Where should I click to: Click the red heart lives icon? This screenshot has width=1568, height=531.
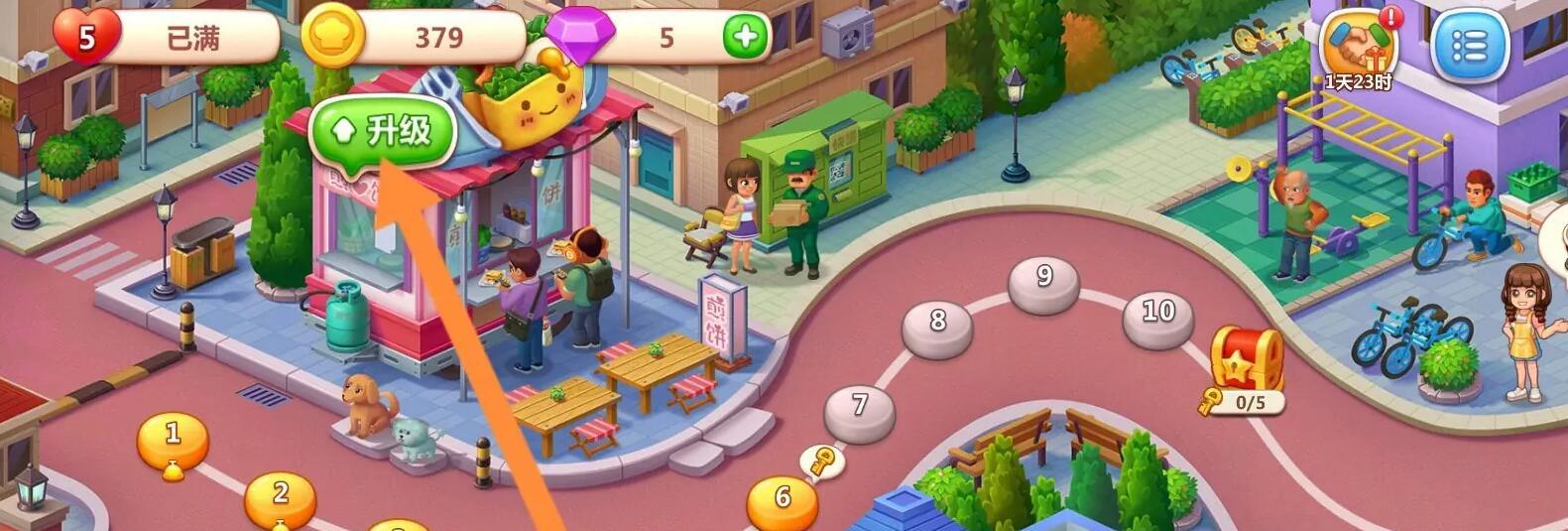click(87, 38)
